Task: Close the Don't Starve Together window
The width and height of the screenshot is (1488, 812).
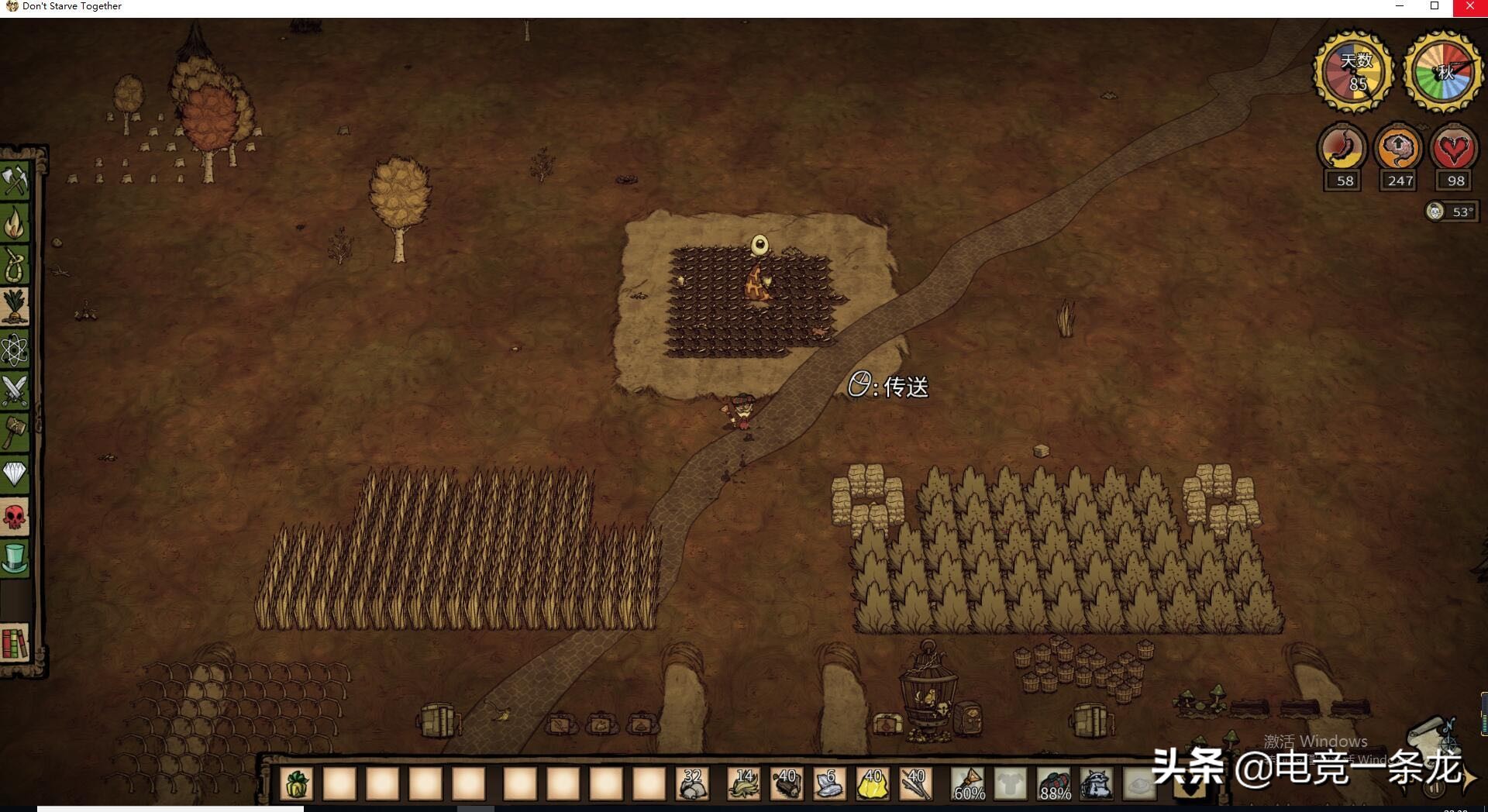Action: (1469, 7)
